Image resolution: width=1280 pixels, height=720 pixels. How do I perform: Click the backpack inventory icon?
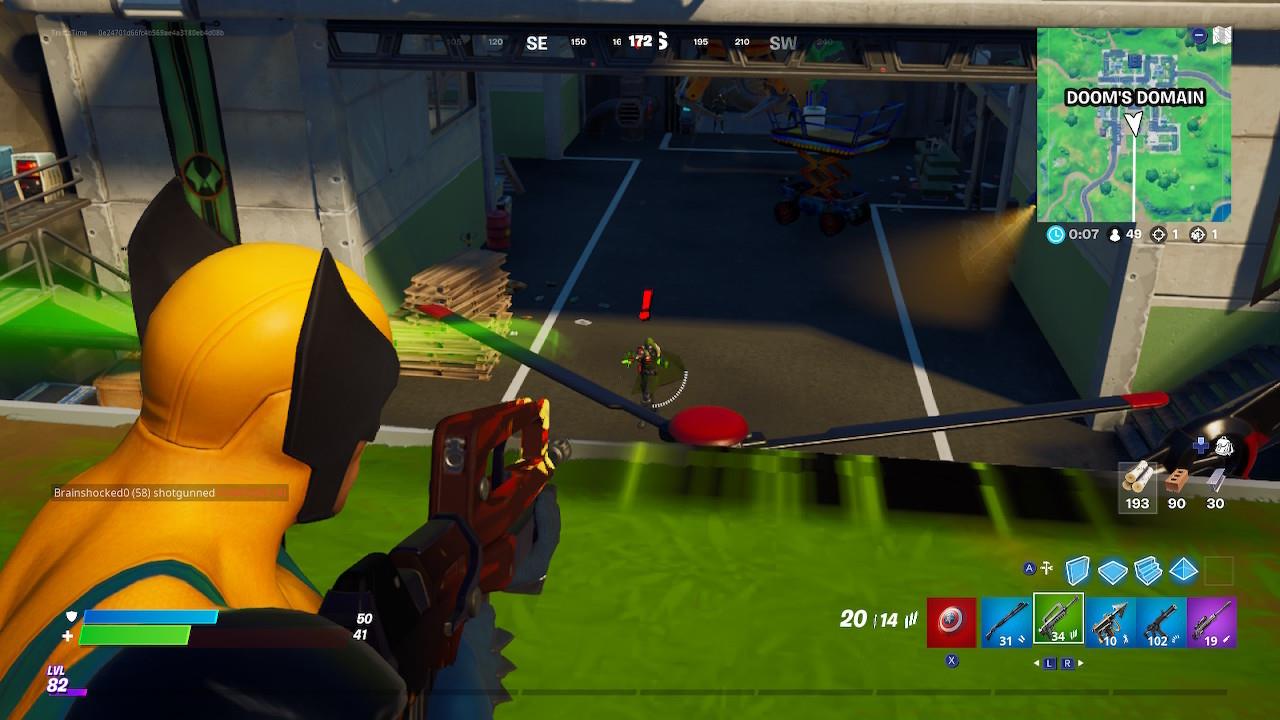1224,448
